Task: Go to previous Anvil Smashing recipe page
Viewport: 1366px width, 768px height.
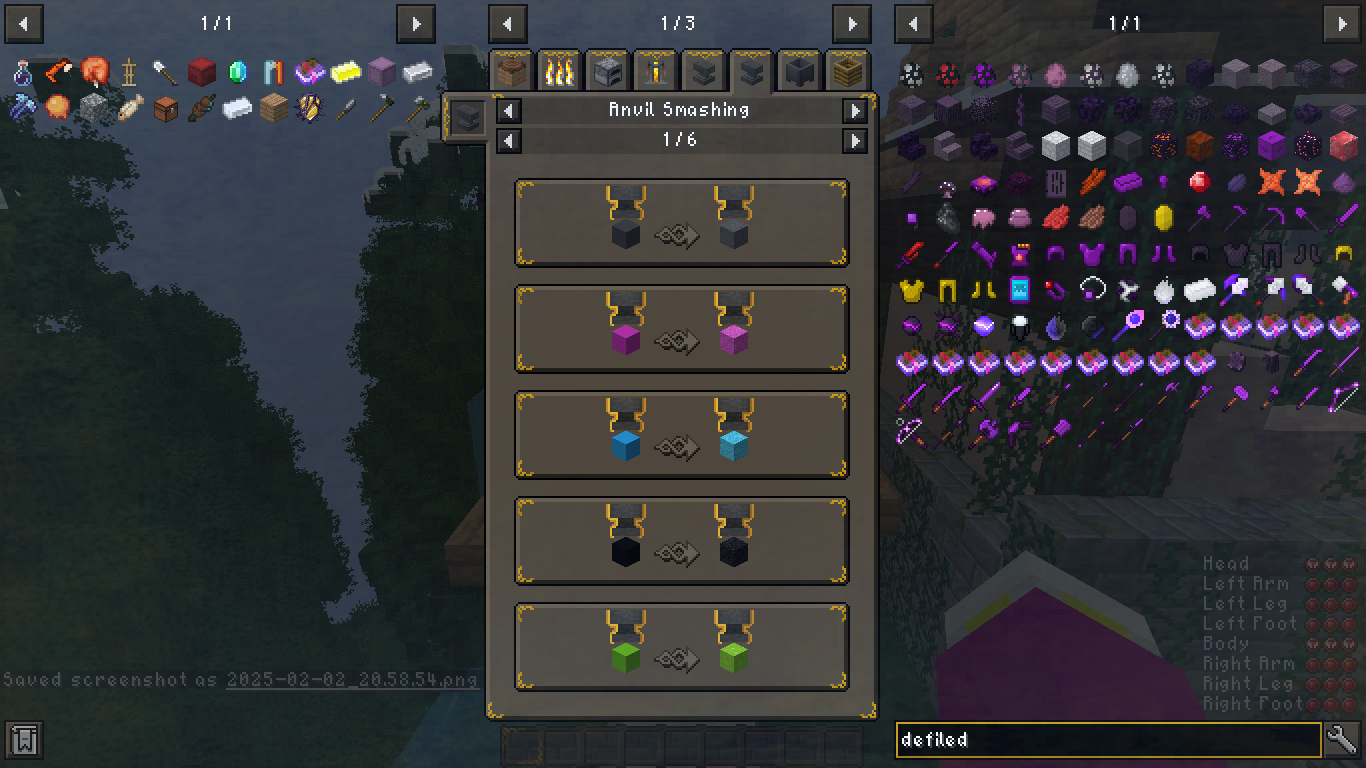Action: tap(509, 141)
